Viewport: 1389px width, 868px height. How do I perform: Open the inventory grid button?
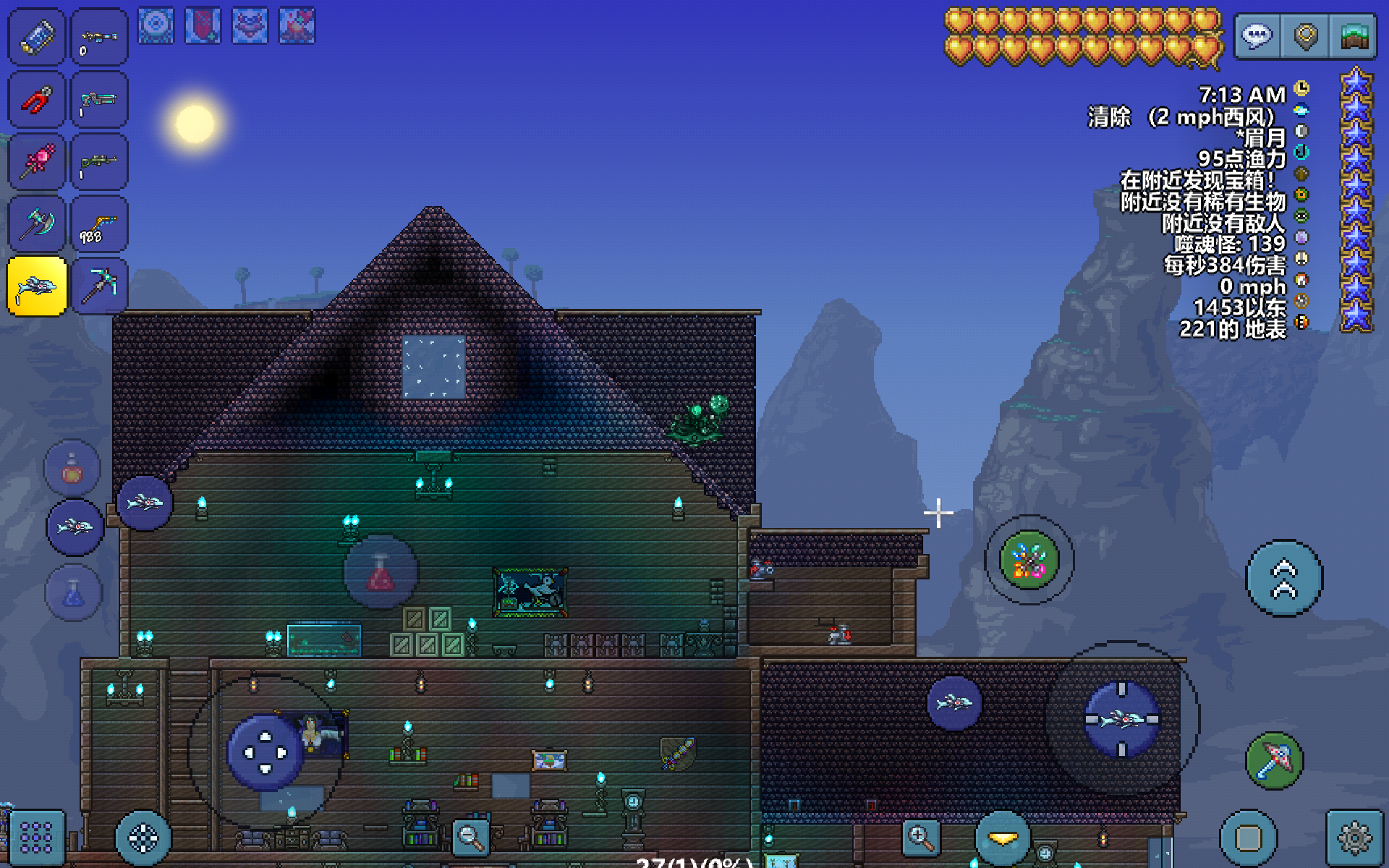point(36,838)
